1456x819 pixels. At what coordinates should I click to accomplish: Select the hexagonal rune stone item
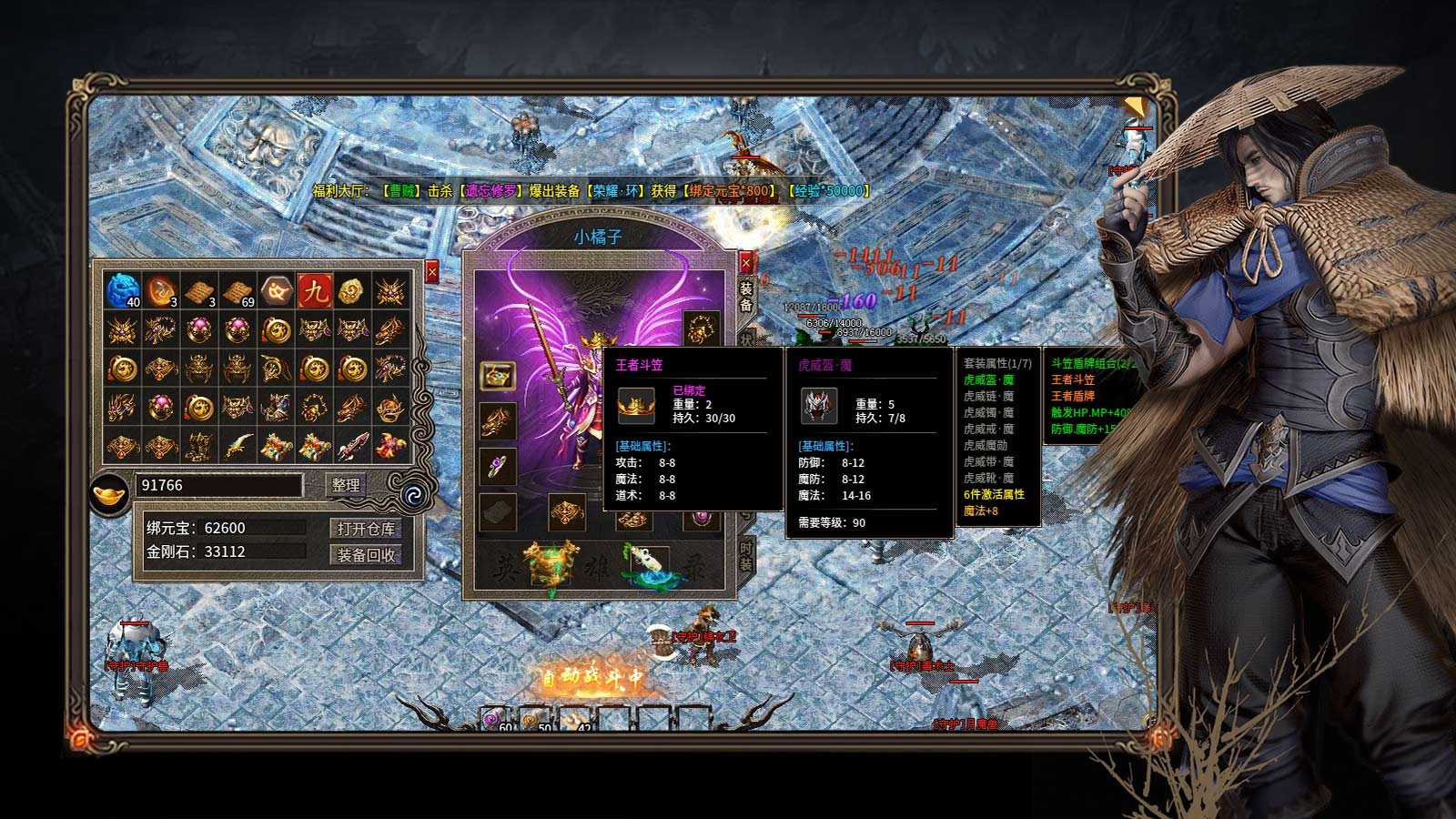point(276,291)
